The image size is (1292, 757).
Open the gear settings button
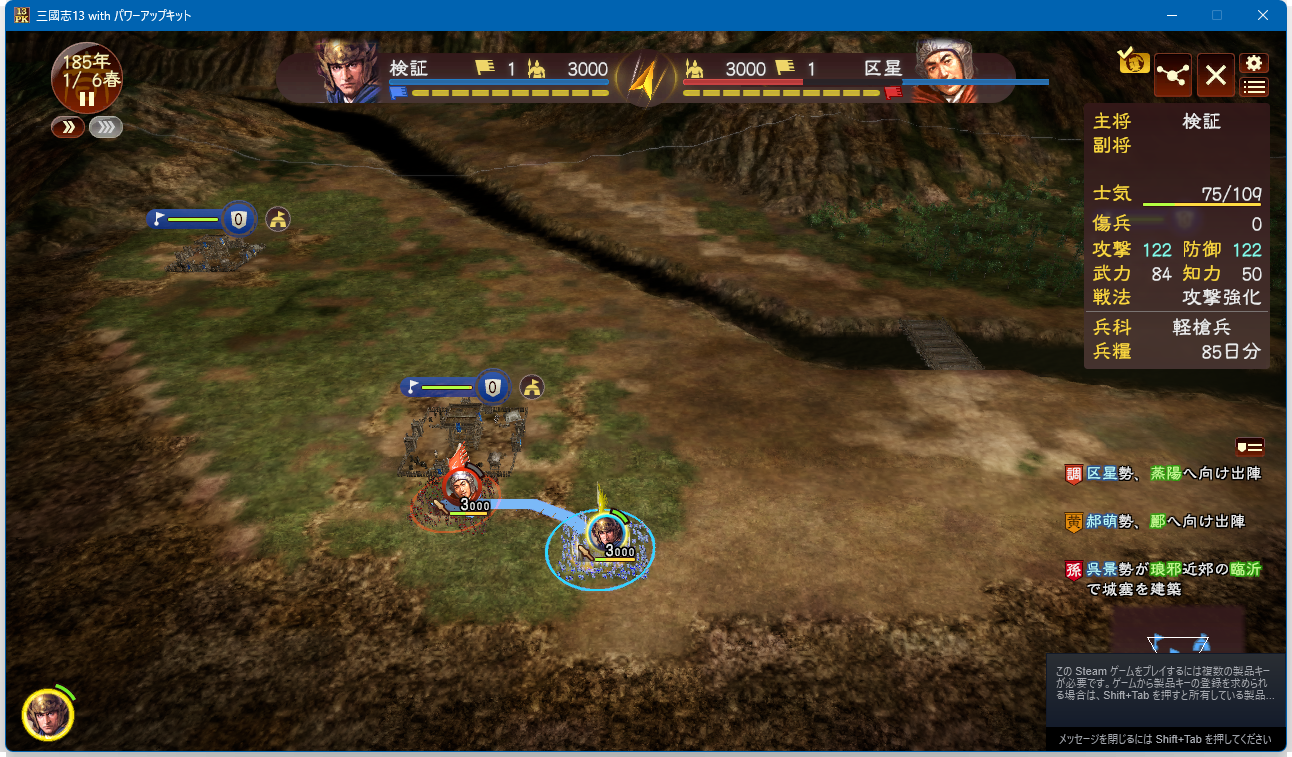pos(1254,63)
